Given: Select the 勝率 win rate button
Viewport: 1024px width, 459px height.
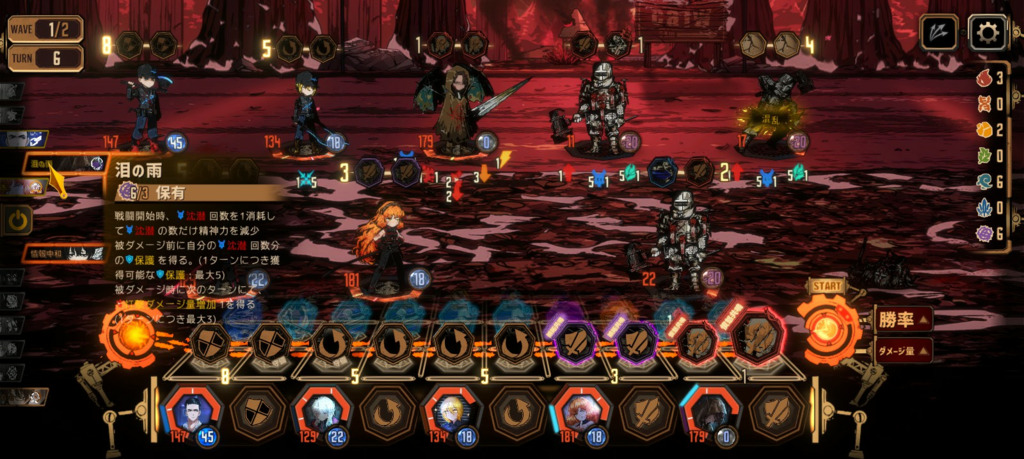Looking at the screenshot, I should click(x=904, y=320).
